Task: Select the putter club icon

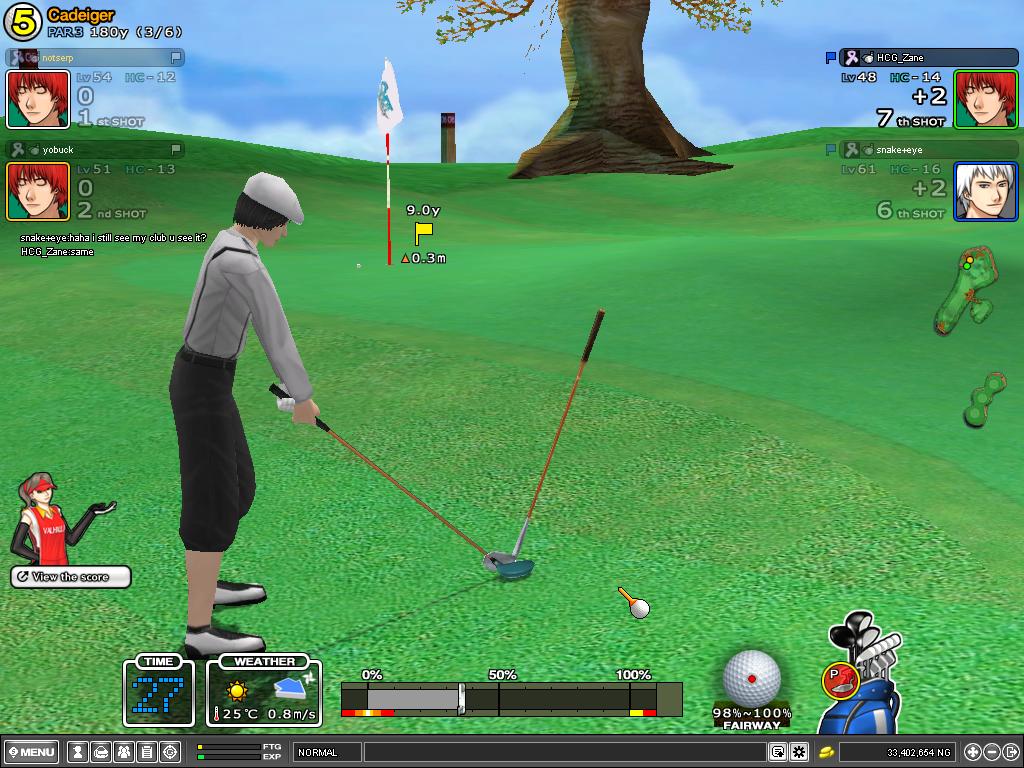Action: pos(838,681)
